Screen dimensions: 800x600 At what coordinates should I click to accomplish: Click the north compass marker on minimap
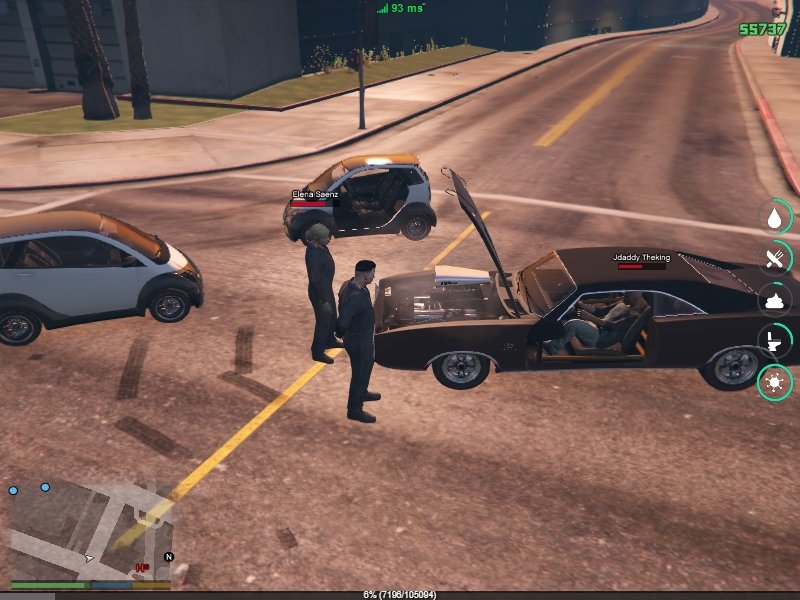(x=168, y=556)
